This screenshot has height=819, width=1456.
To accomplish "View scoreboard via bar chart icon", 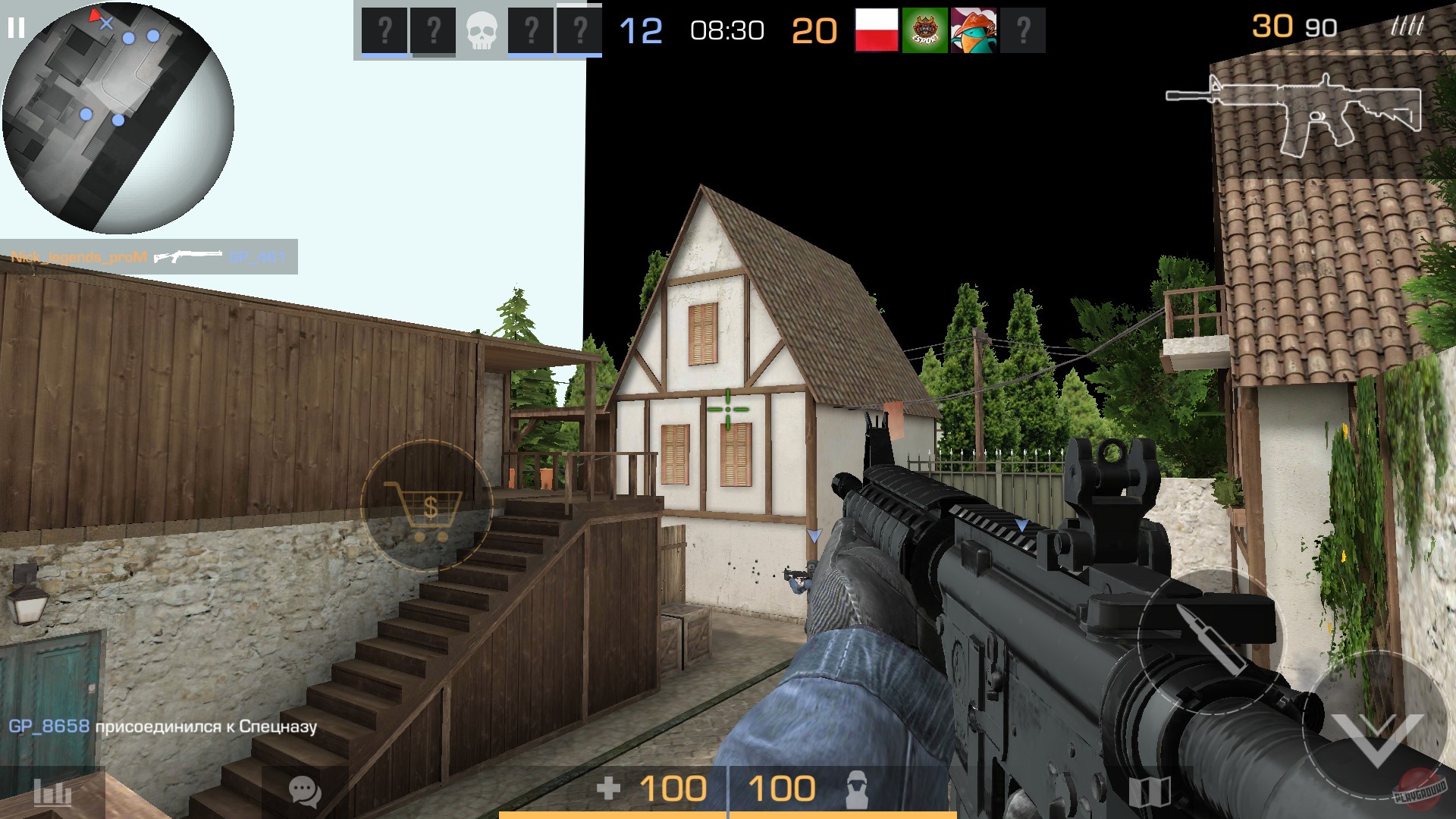I will tap(53, 793).
